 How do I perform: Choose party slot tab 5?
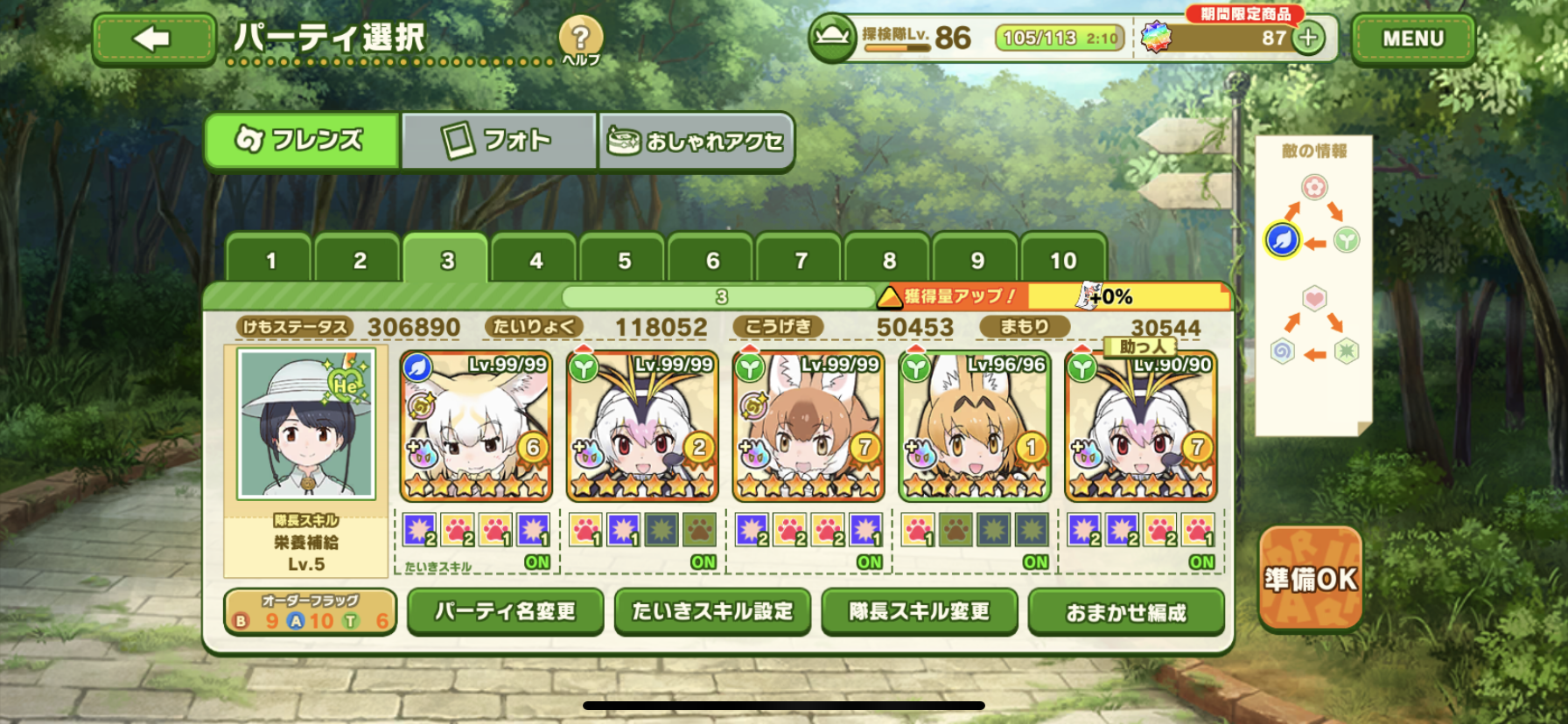point(624,261)
